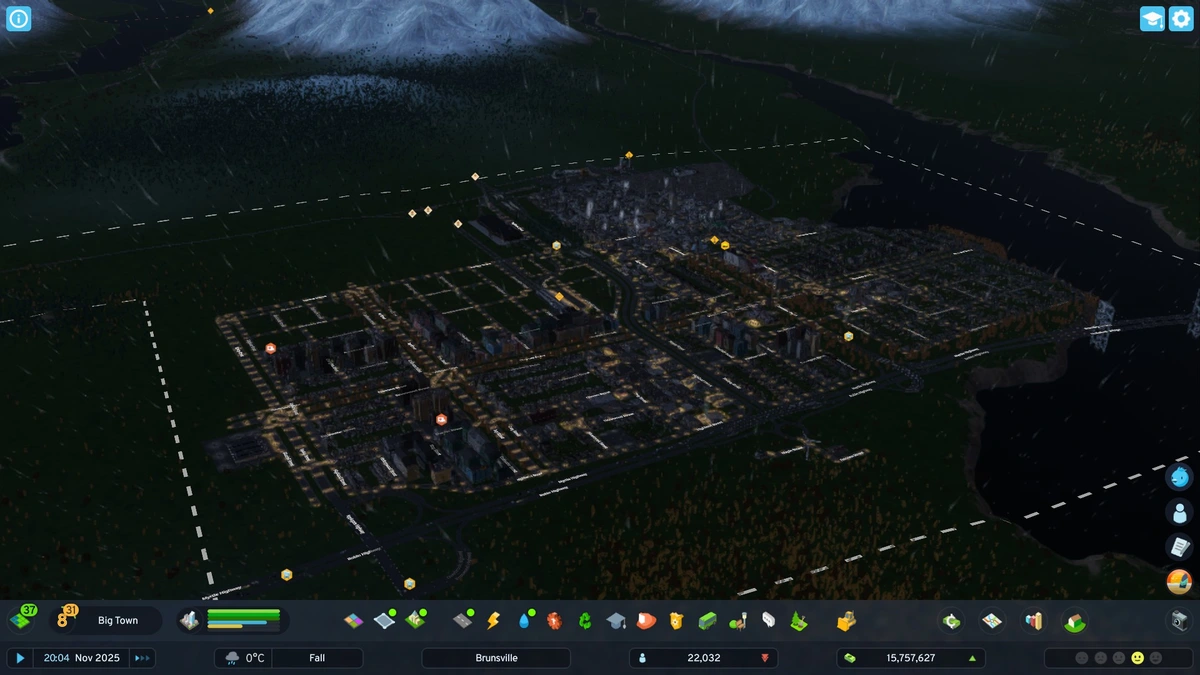1200x675 pixels.
Task: Open the green bus transportation menu
Action: (707, 621)
